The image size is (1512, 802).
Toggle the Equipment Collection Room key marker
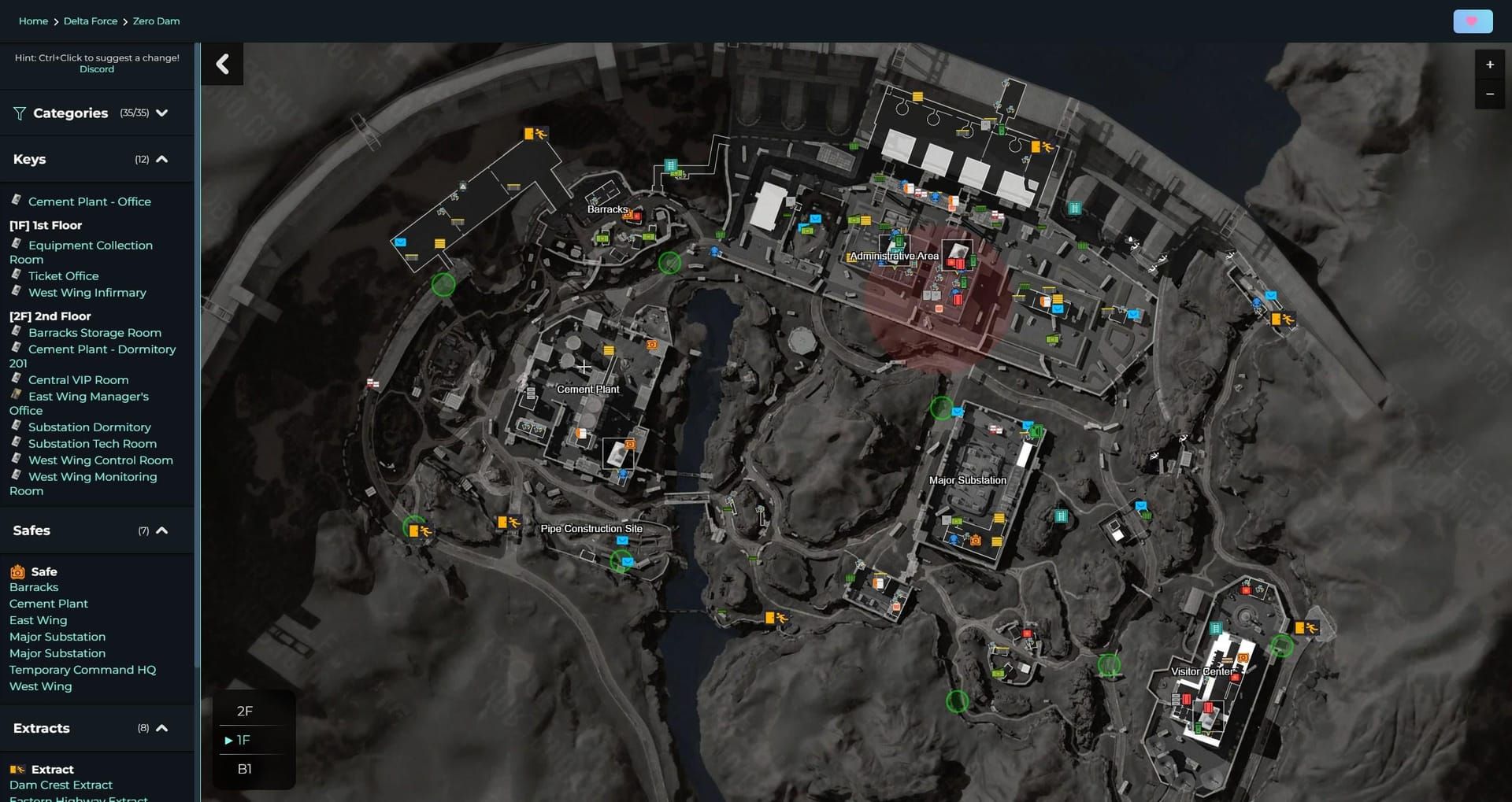(x=17, y=245)
